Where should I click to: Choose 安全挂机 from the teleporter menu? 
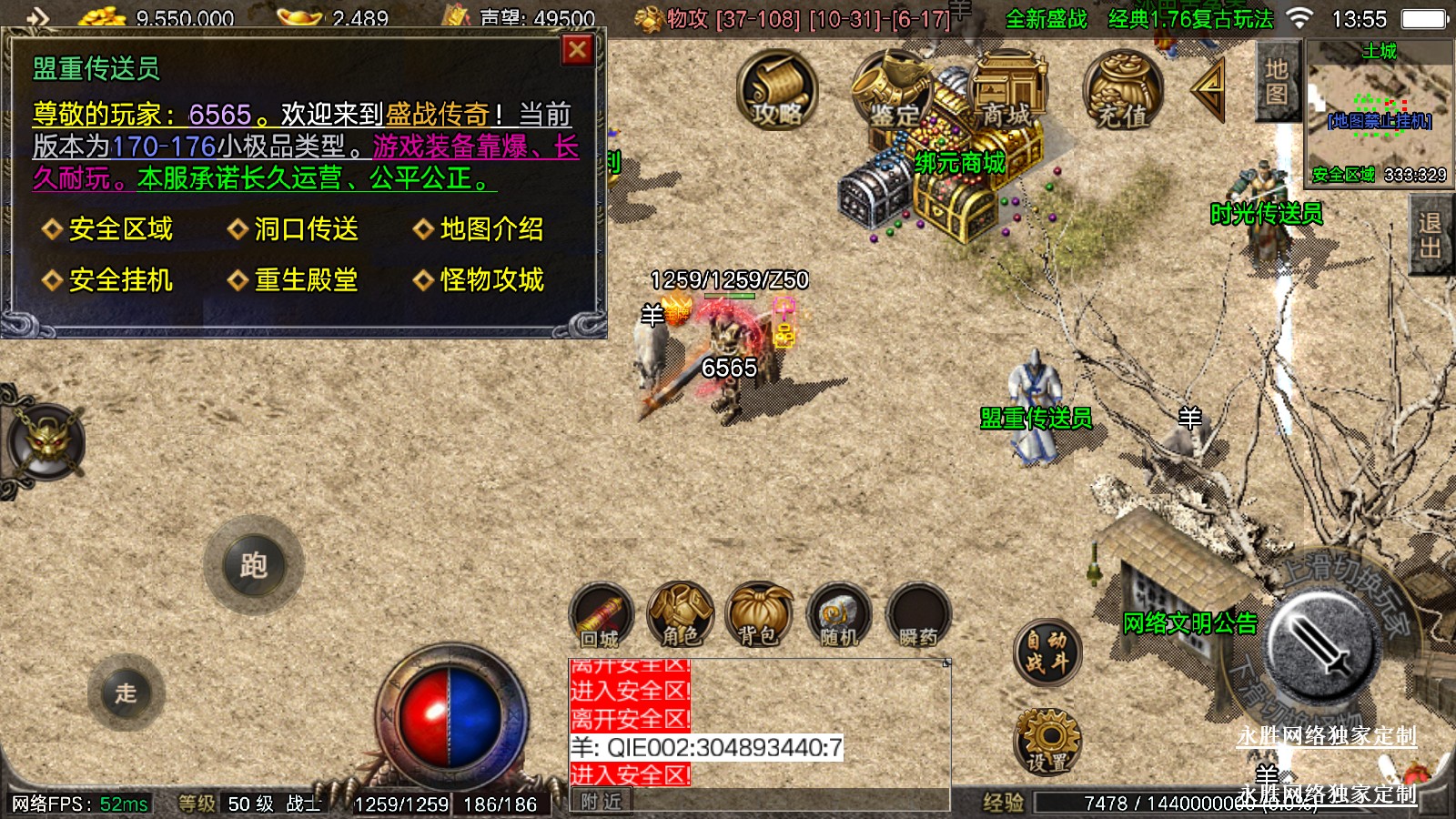click(120, 280)
